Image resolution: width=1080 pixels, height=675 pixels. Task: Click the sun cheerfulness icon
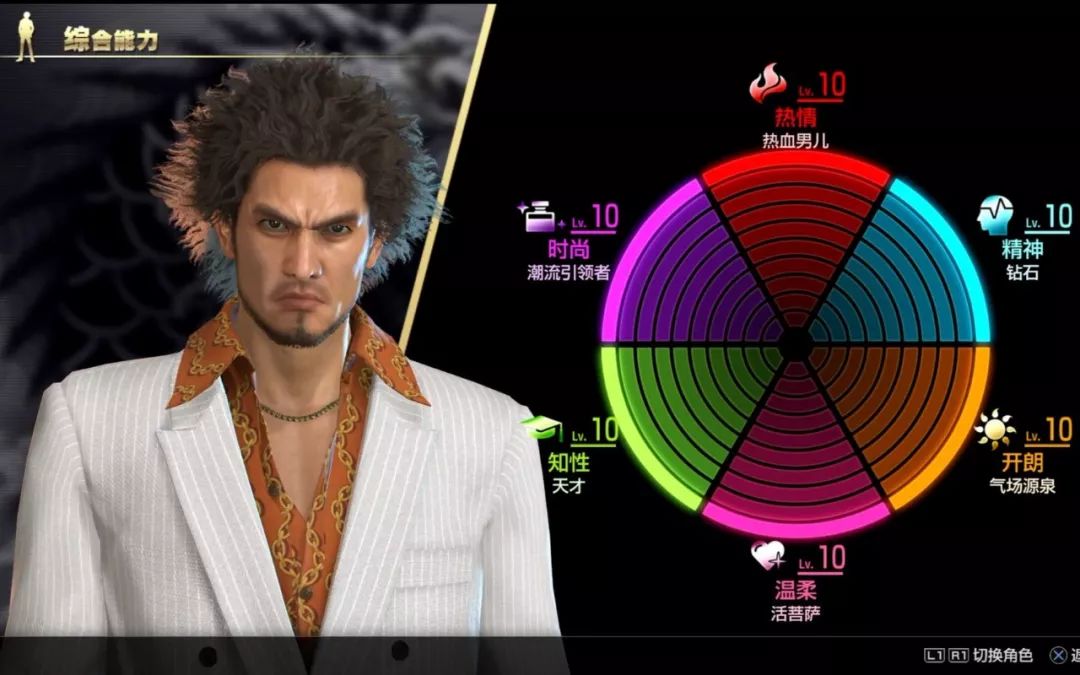pyautogui.click(x=994, y=430)
